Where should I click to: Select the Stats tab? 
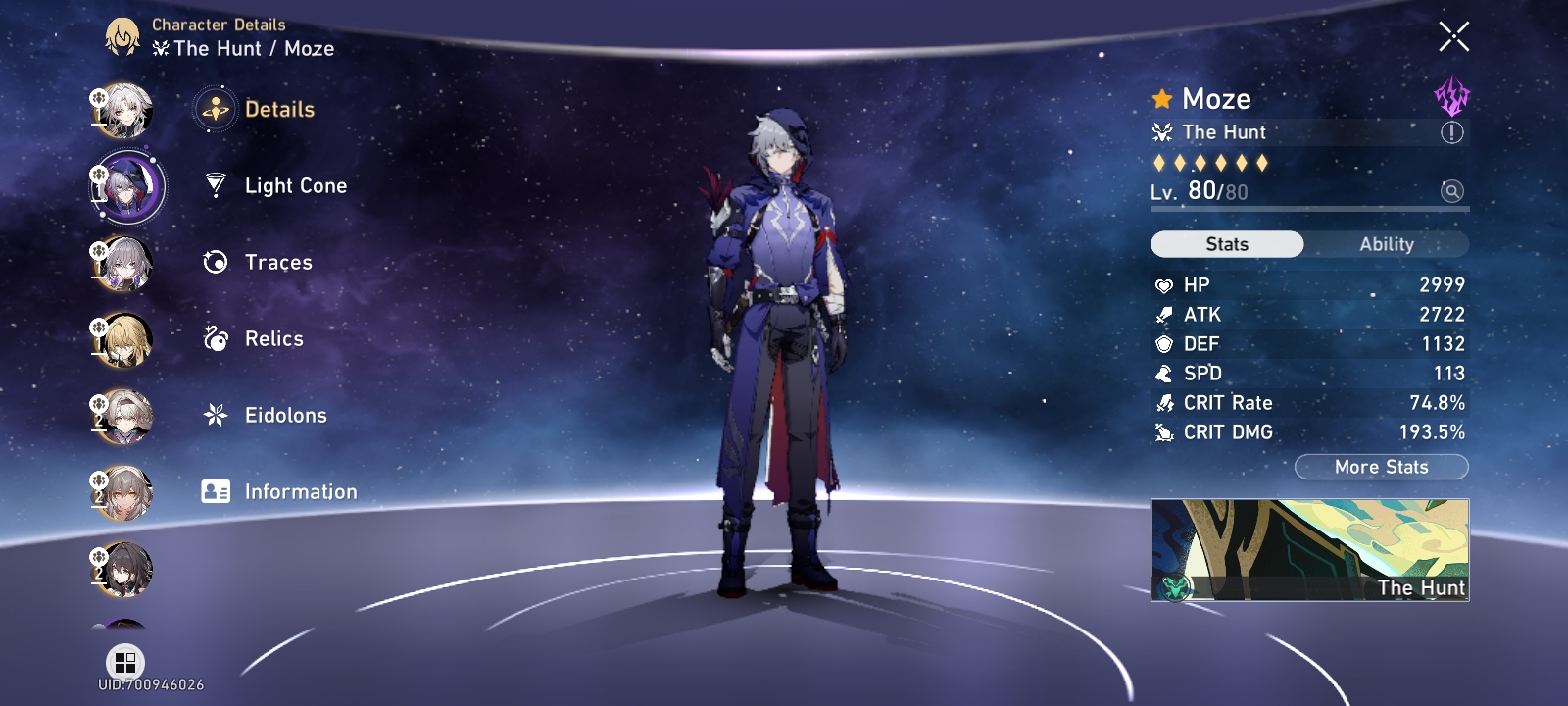point(1227,244)
